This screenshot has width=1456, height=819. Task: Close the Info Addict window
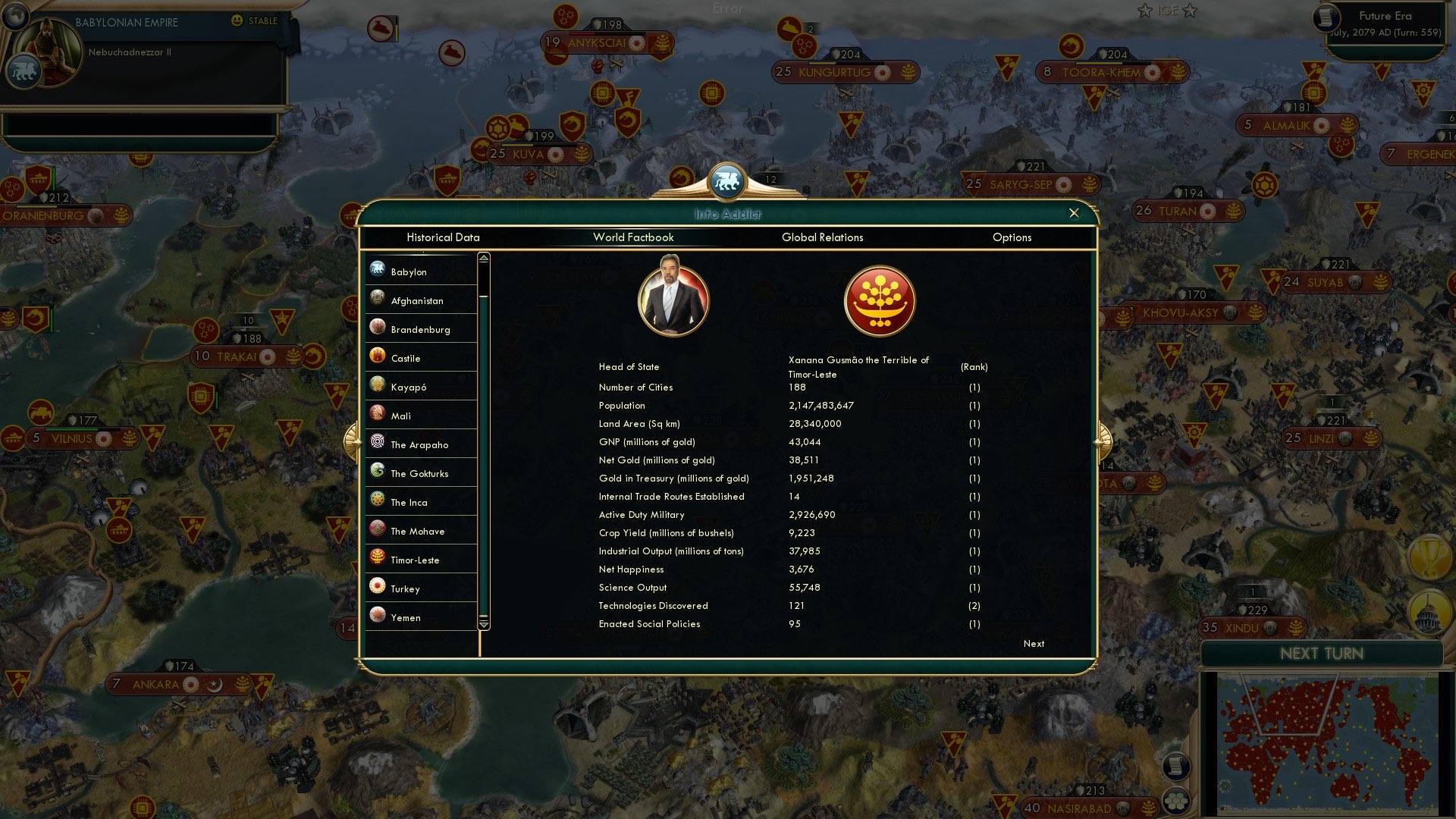[1074, 213]
